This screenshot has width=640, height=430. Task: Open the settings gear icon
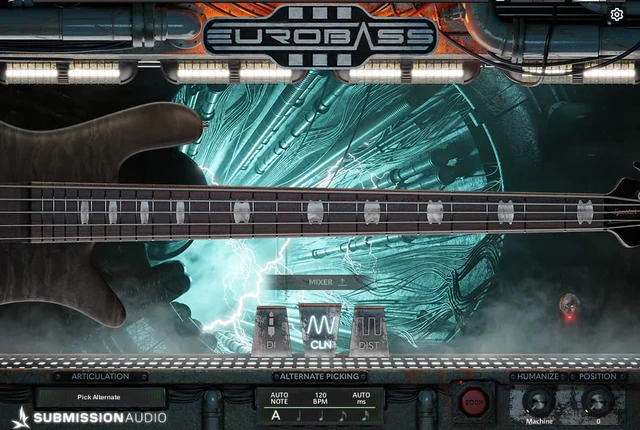617,15
